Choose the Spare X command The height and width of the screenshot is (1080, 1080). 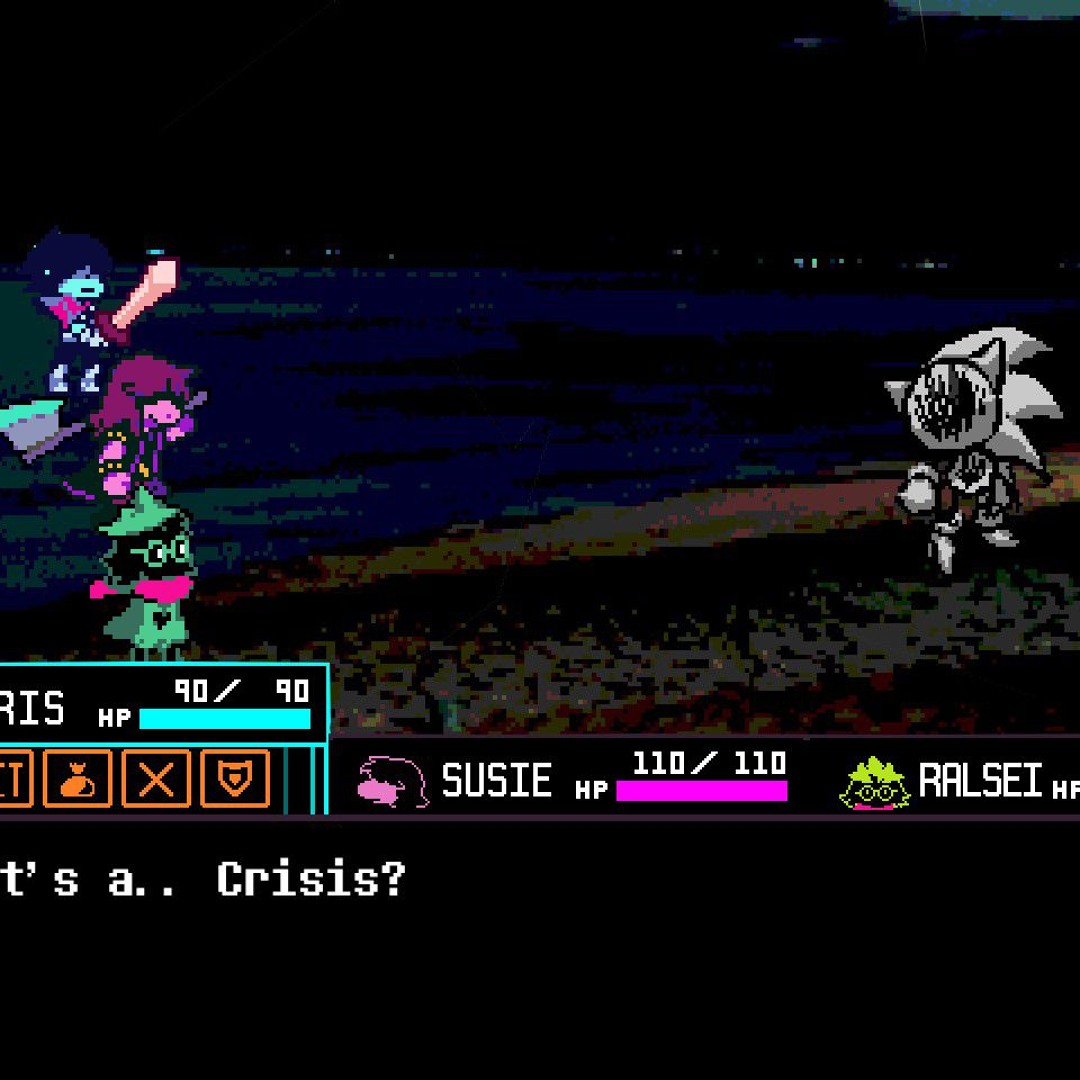156,778
